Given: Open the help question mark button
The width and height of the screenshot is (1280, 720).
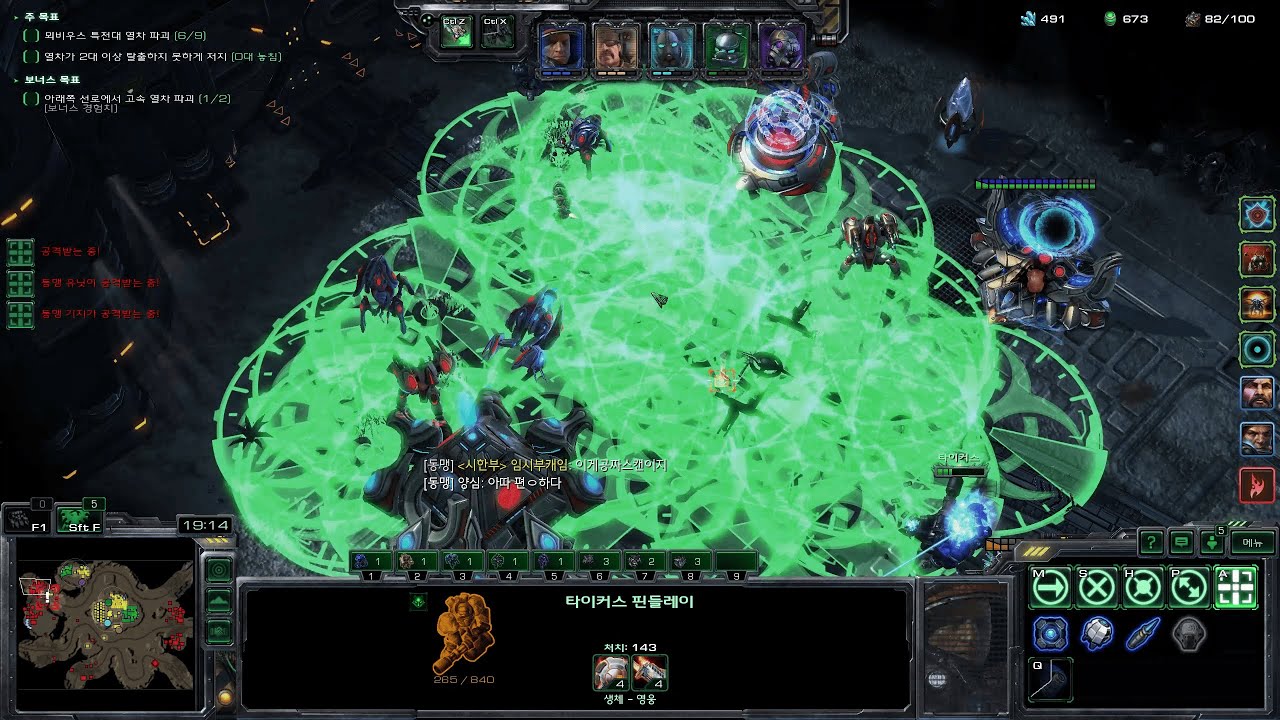Looking at the screenshot, I should pos(1151,542).
